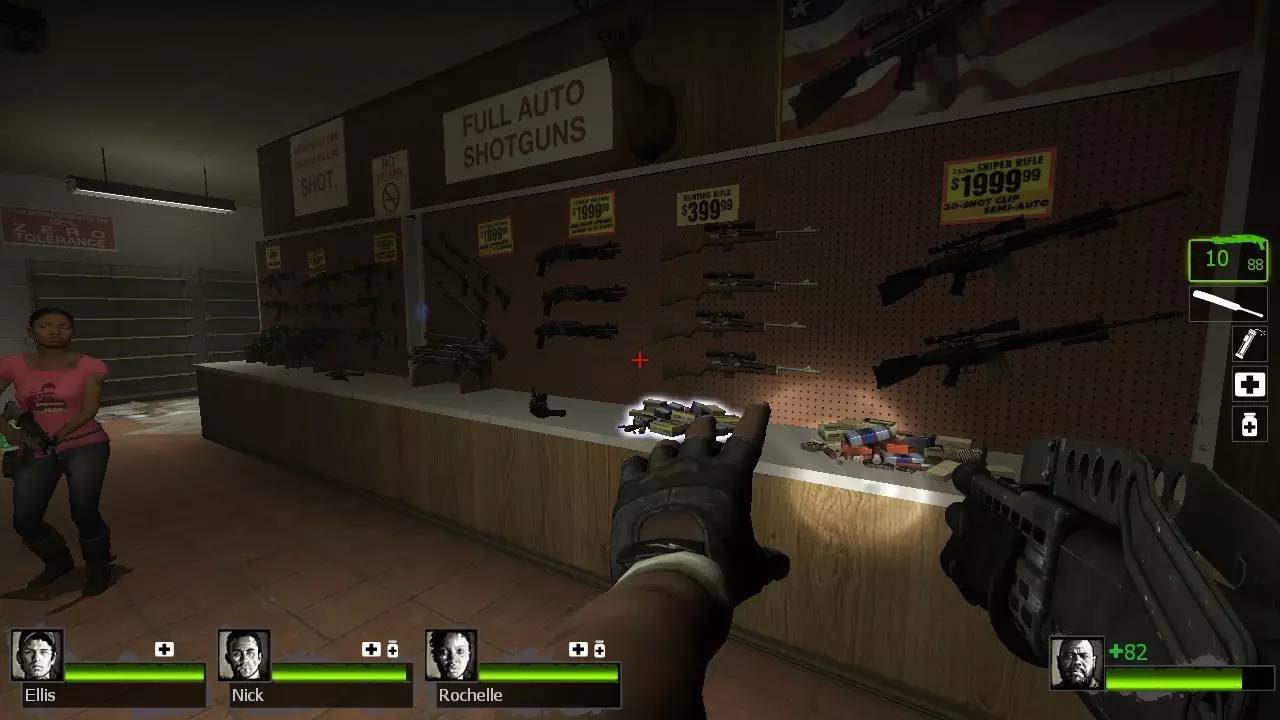Click Ellis's teammate portrait
Viewport: 1280px width, 720px height.
pos(37,655)
